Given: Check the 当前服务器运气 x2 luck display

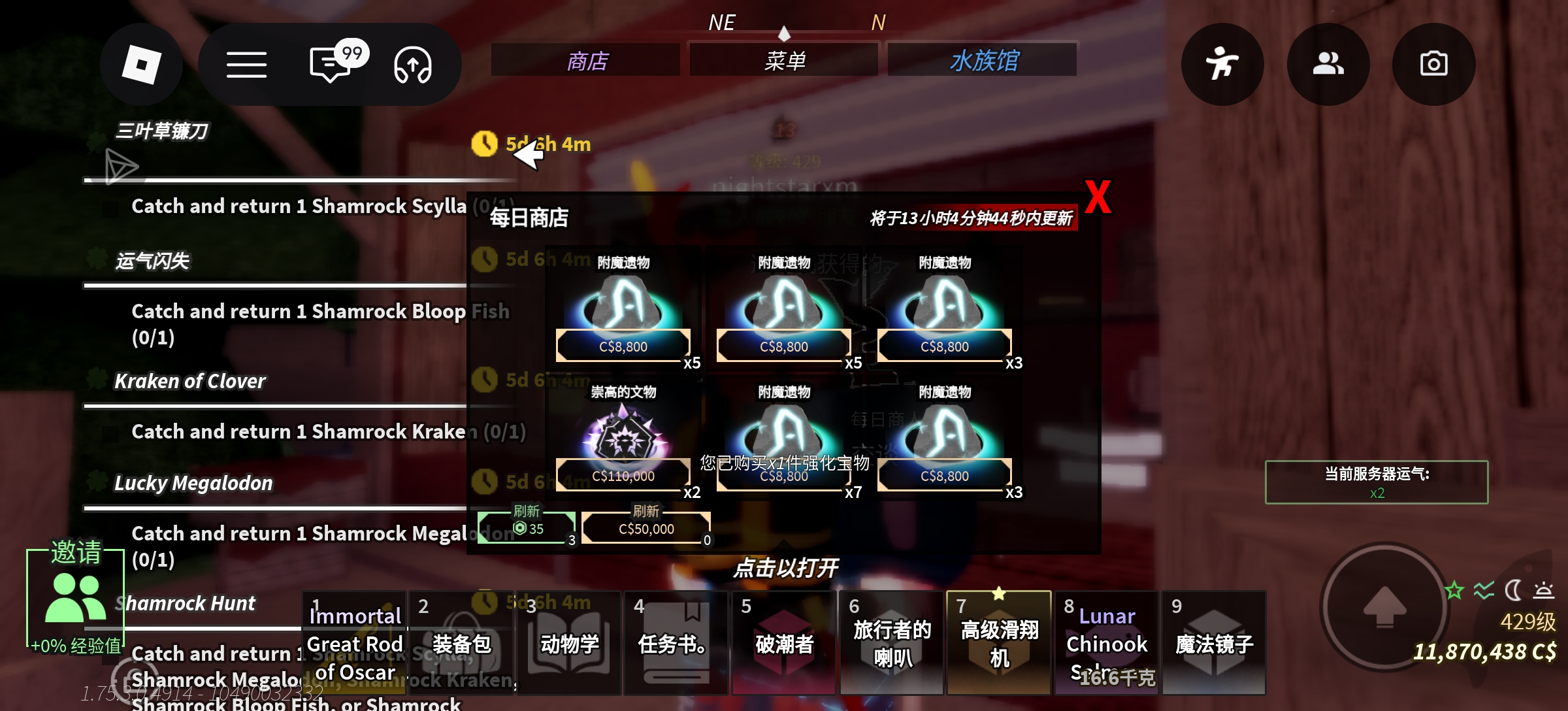Looking at the screenshot, I should tap(1376, 482).
